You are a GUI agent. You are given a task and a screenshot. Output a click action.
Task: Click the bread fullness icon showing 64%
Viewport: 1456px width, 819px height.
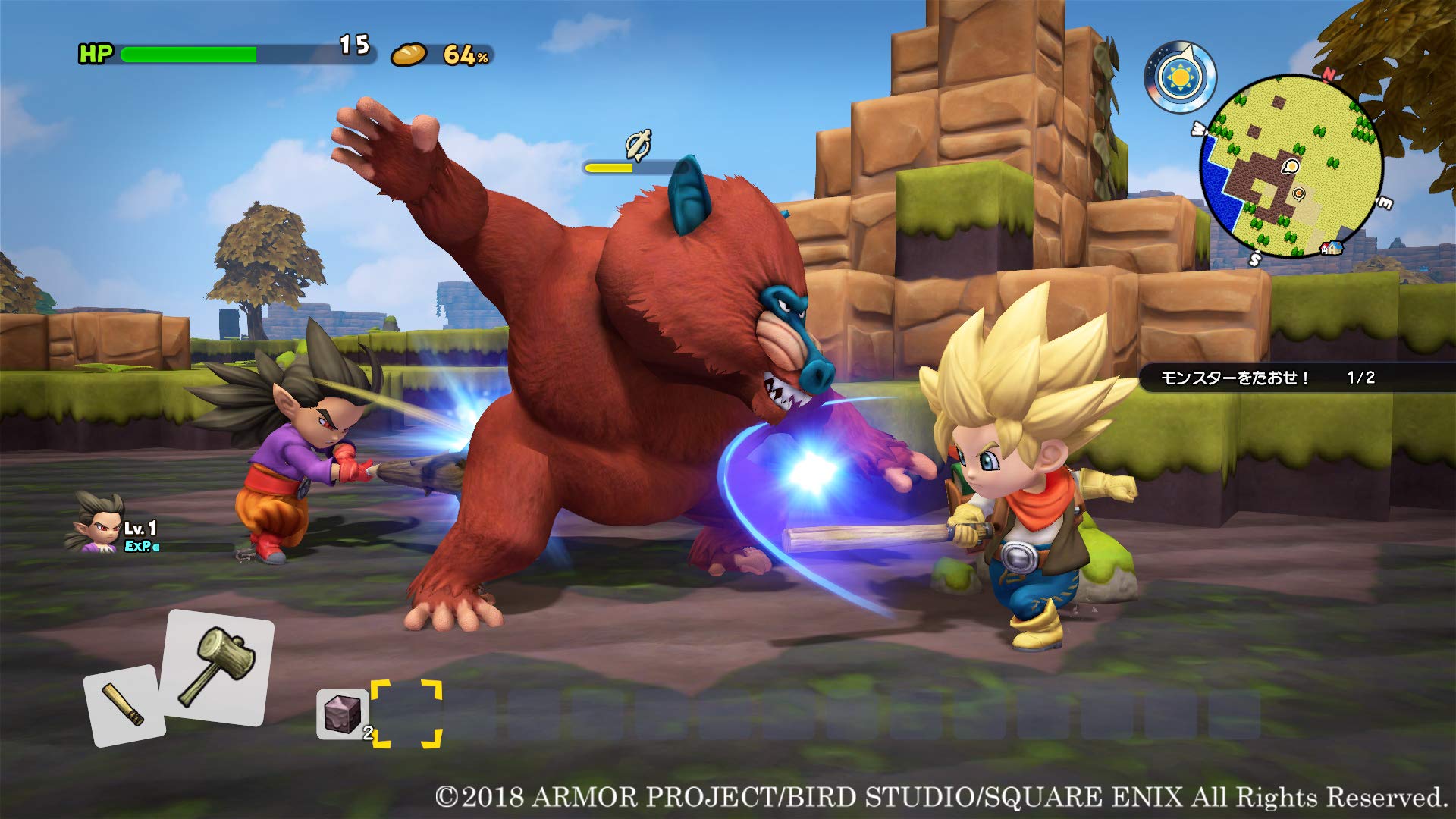(x=409, y=55)
